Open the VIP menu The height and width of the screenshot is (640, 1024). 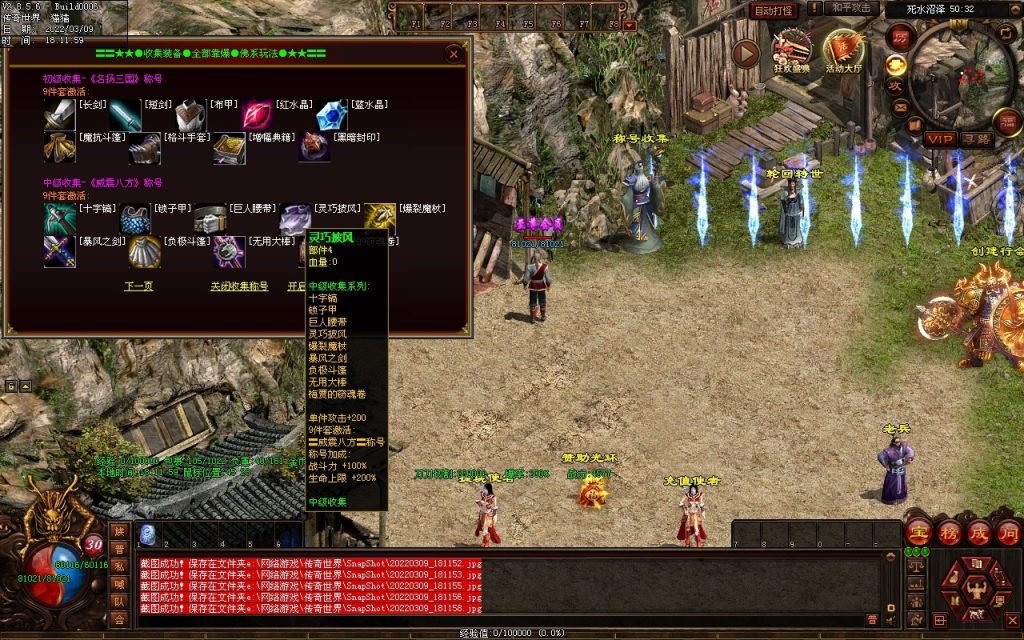(939, 138)
